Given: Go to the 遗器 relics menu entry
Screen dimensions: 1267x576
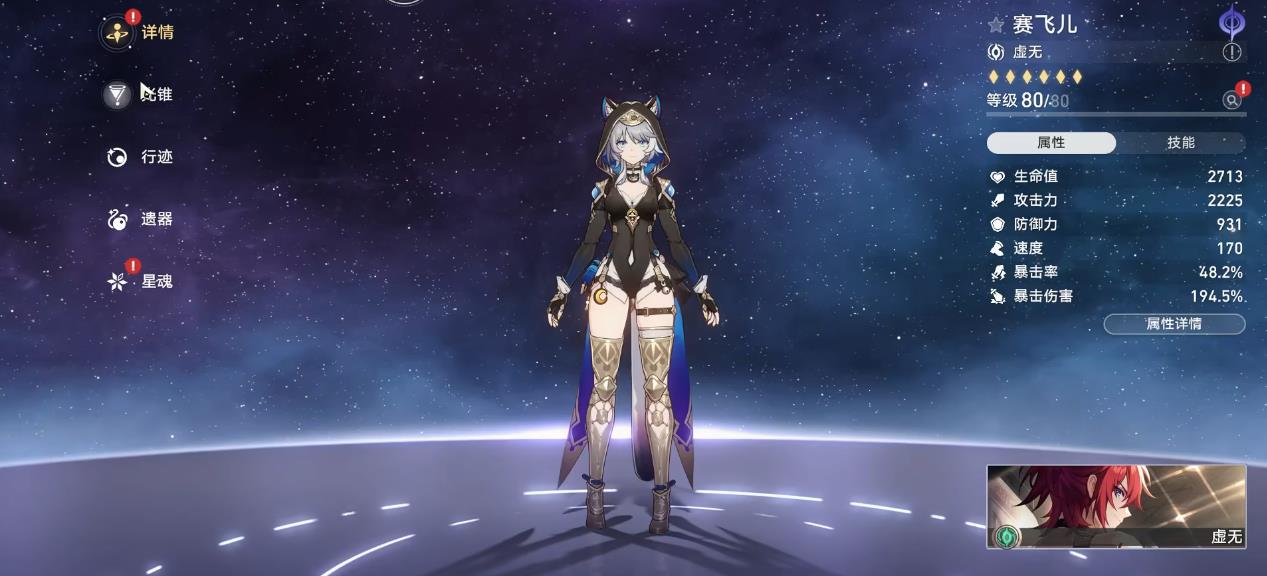Looking at the screenshot, I should [x=139, y=219].
